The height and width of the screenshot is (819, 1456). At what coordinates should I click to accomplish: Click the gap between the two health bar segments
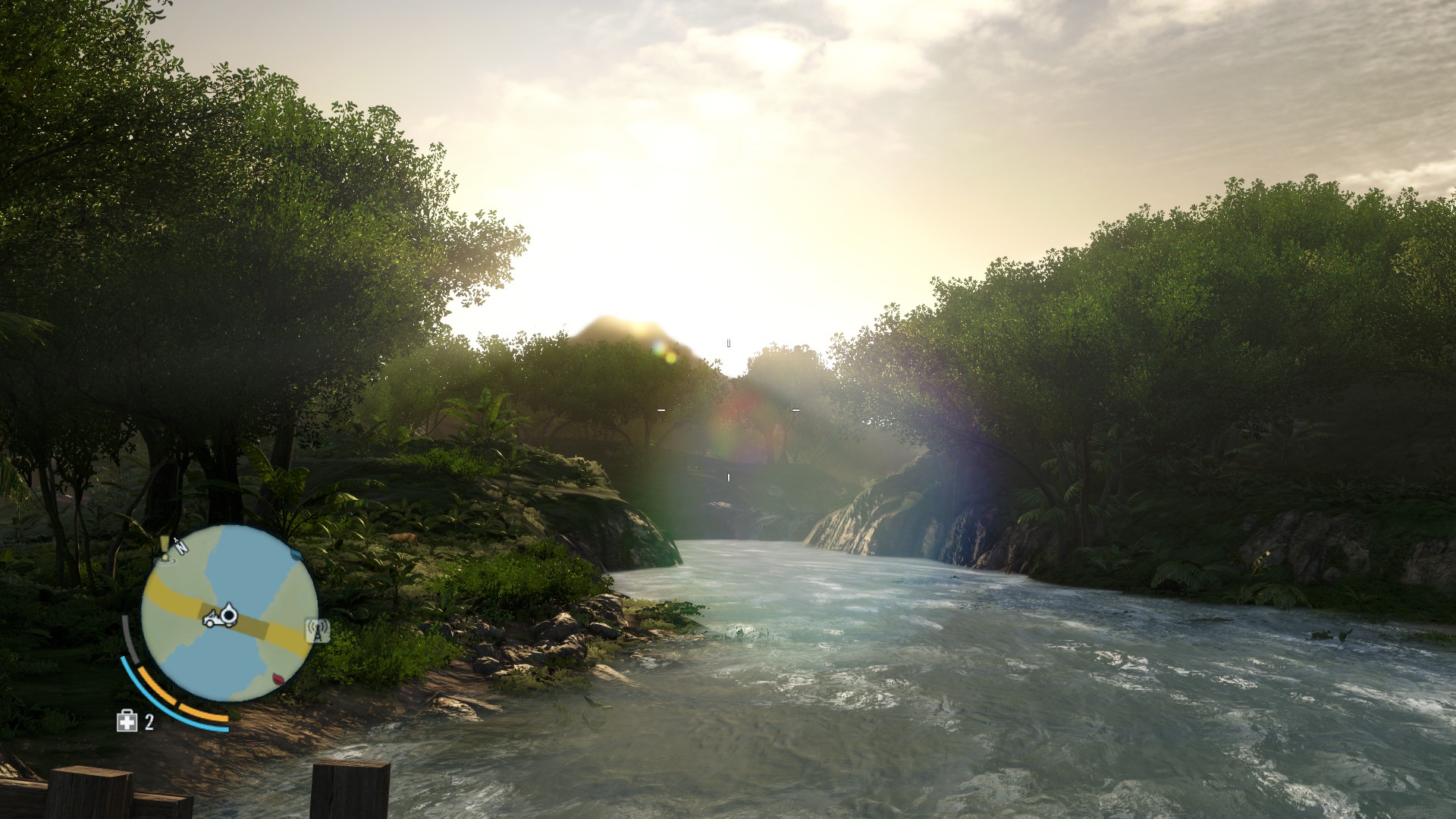tap(177, 703)
